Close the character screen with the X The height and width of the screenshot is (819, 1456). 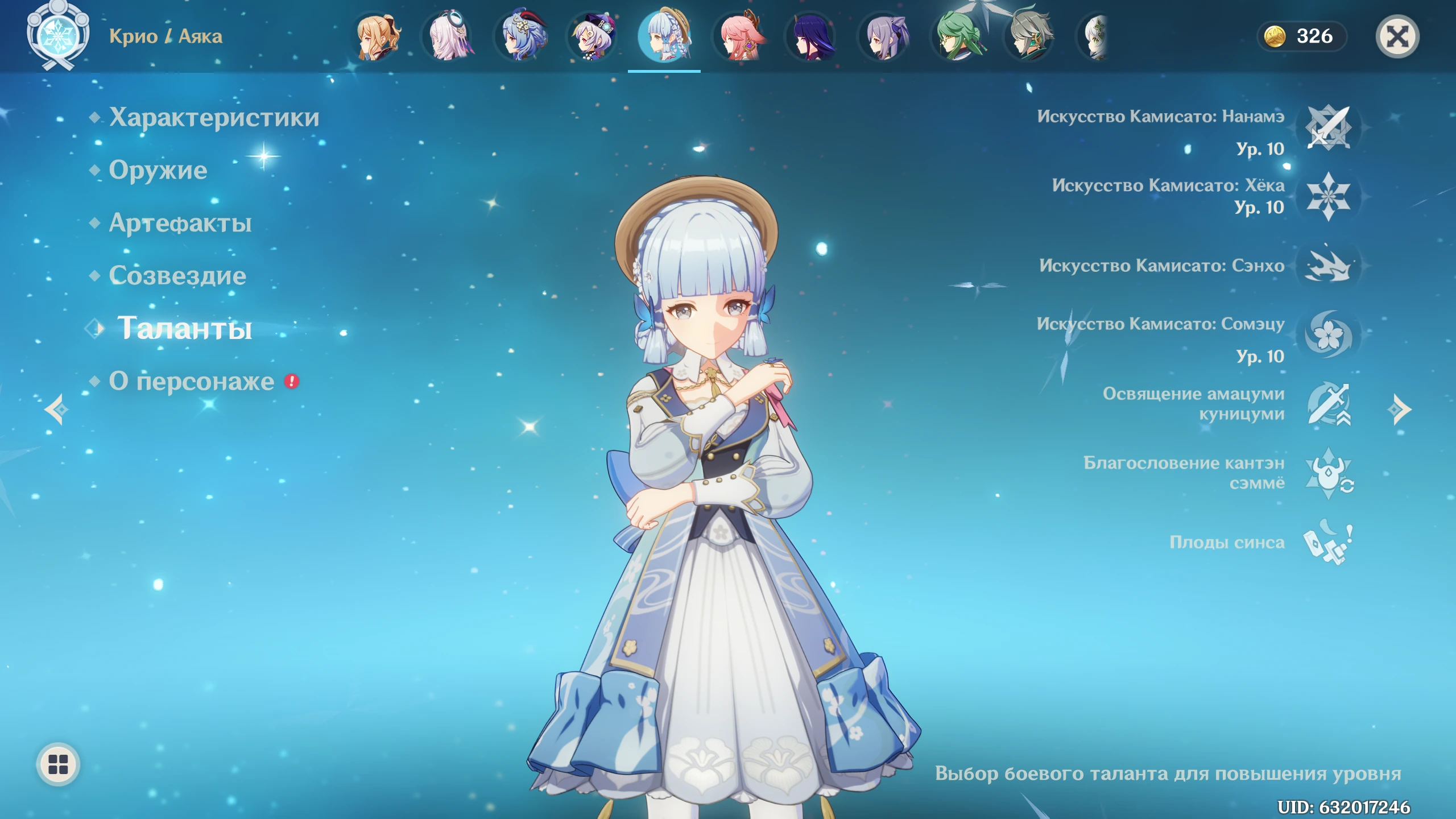1397,37
